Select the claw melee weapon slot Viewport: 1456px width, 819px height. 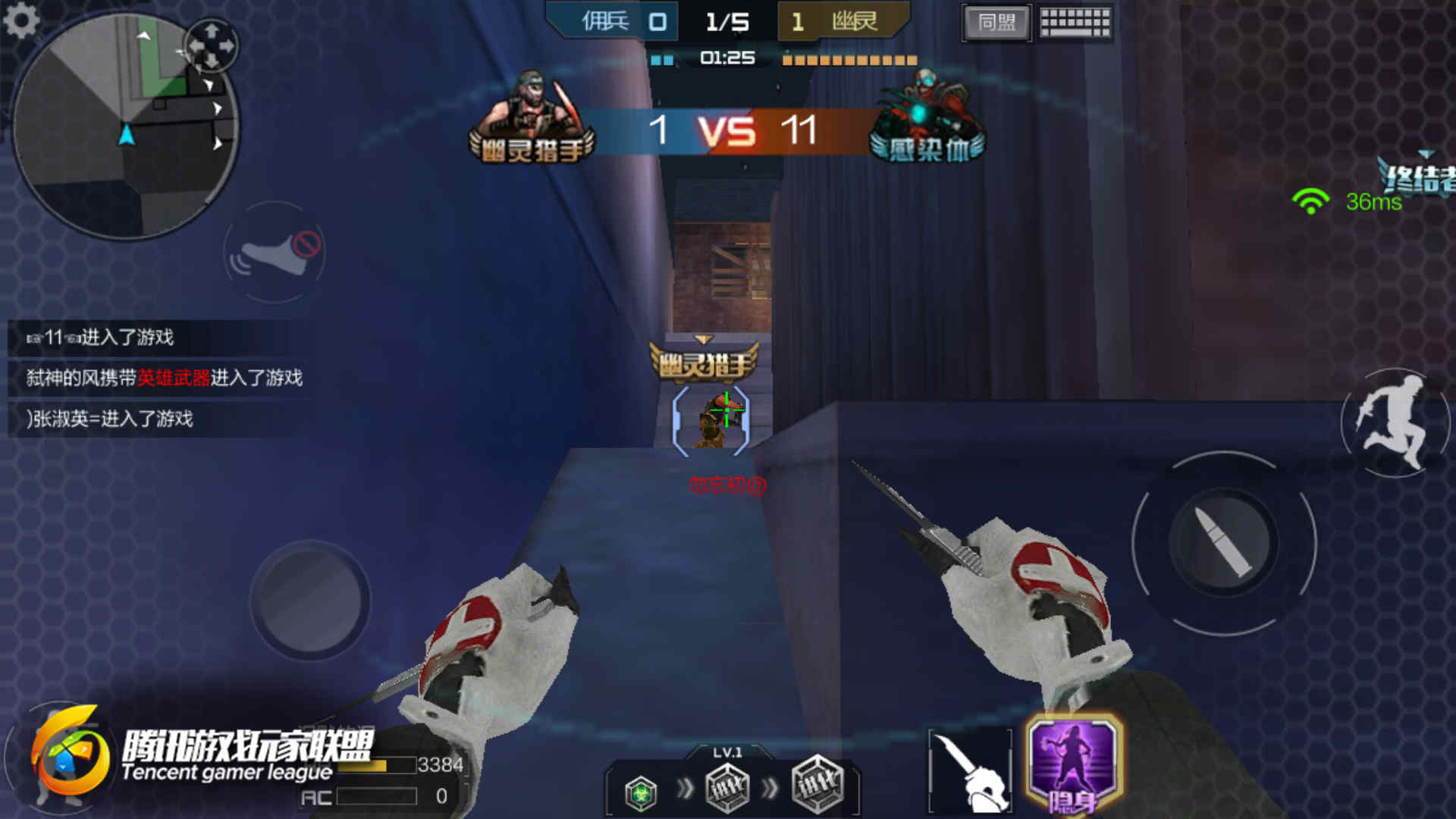971,770
